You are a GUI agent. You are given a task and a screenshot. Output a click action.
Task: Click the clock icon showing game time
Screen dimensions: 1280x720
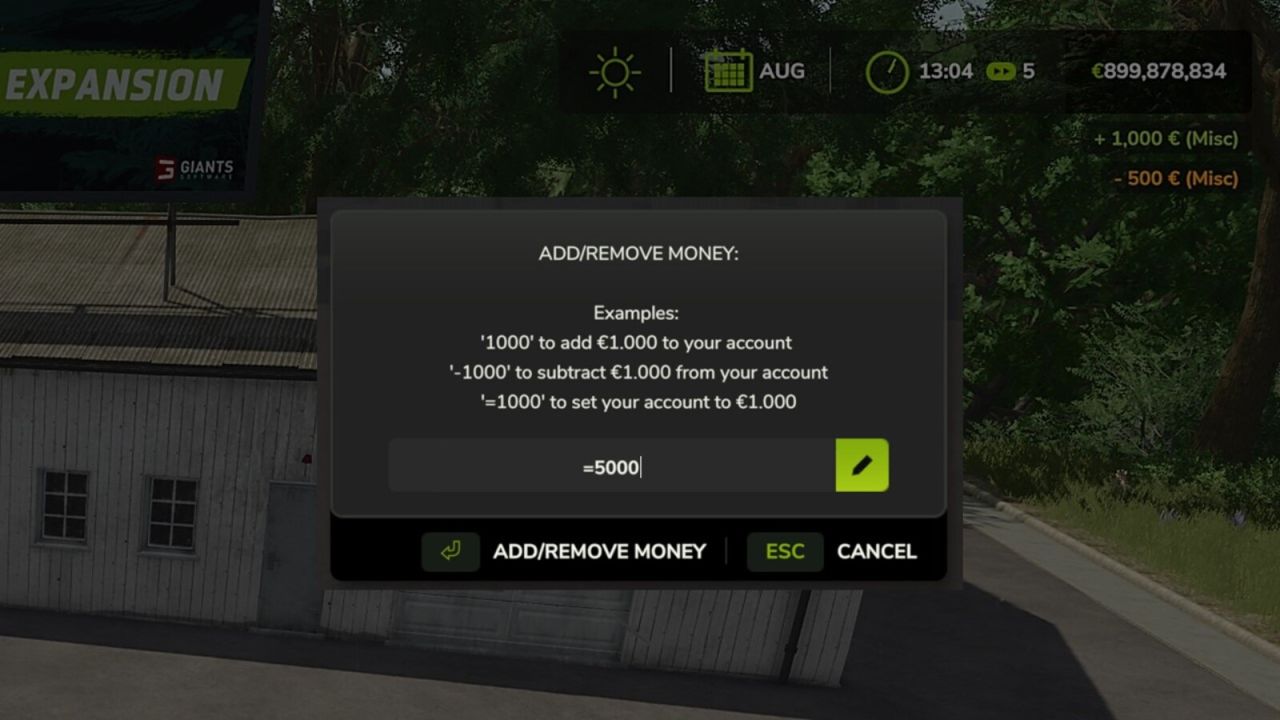[886, 71]
